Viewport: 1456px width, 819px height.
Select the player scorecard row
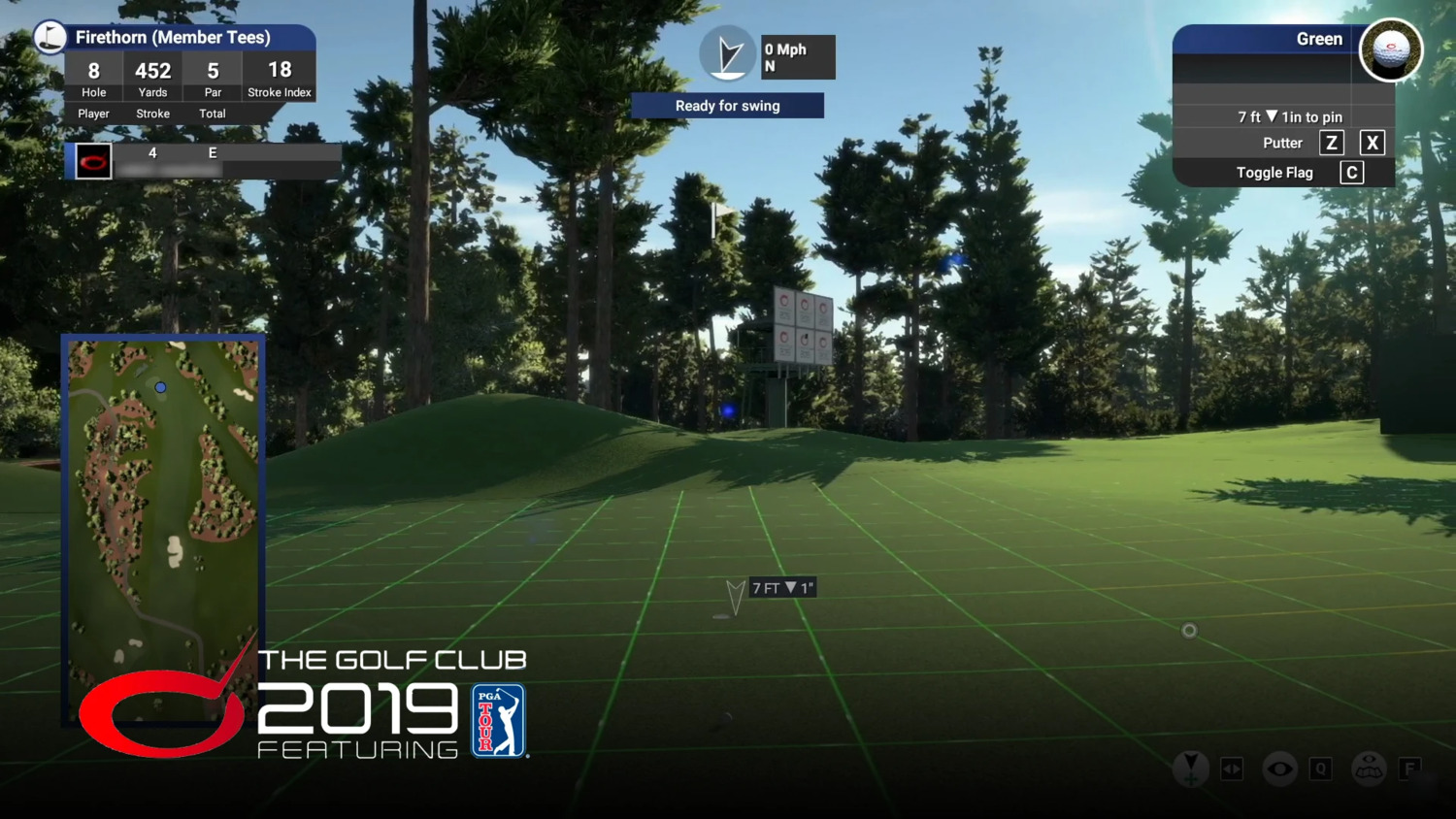click(x=204, y=161)
